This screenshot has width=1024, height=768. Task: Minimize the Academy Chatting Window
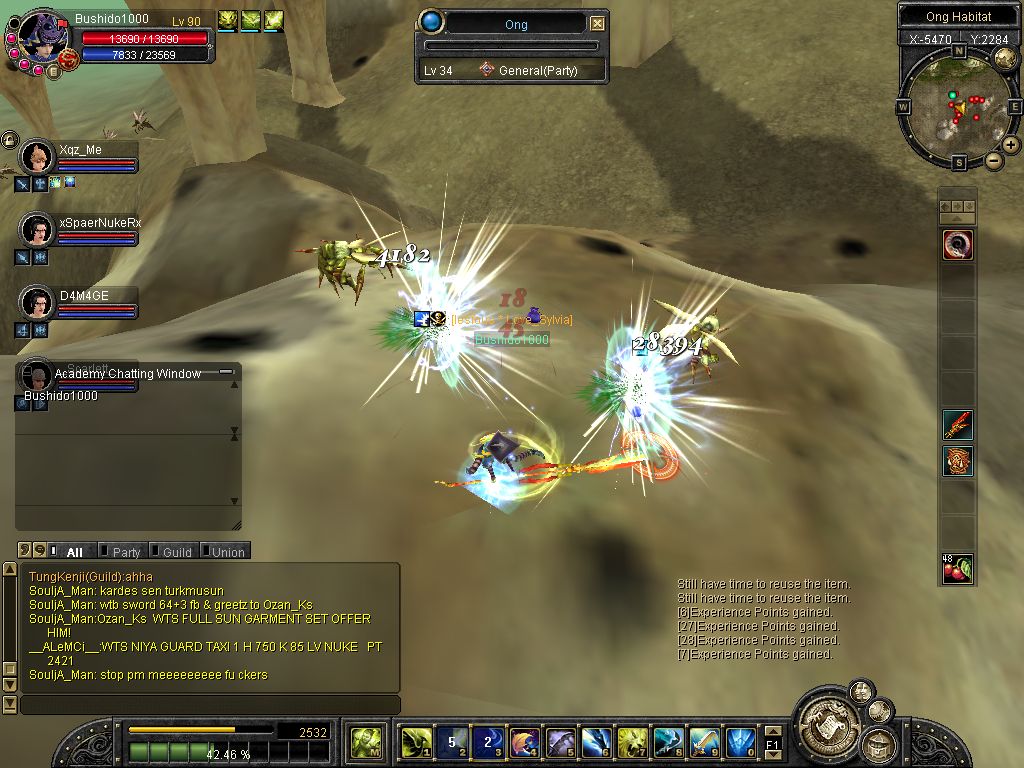(226, 372)
